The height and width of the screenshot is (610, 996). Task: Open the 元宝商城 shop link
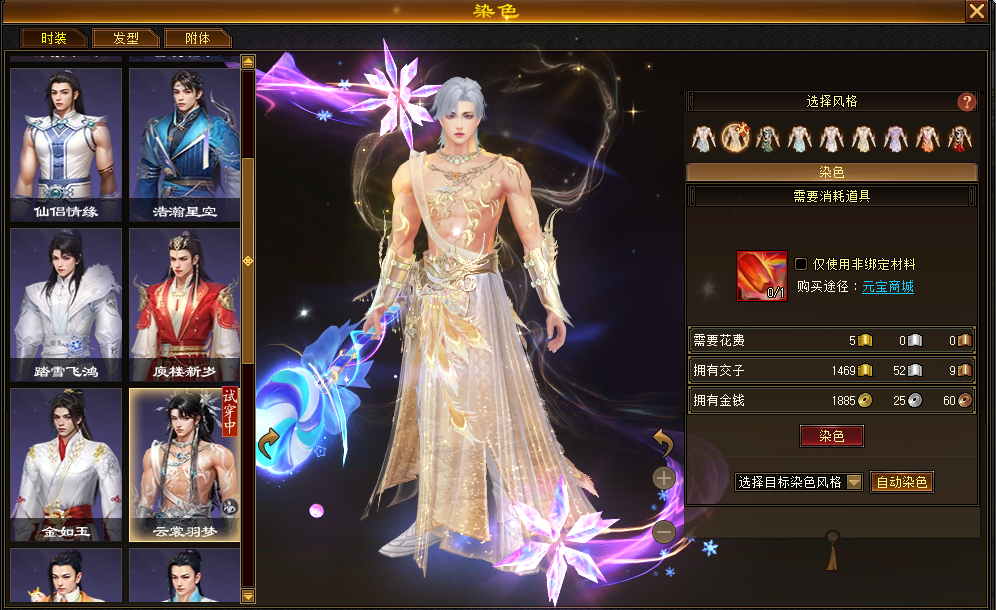point(889,287)
